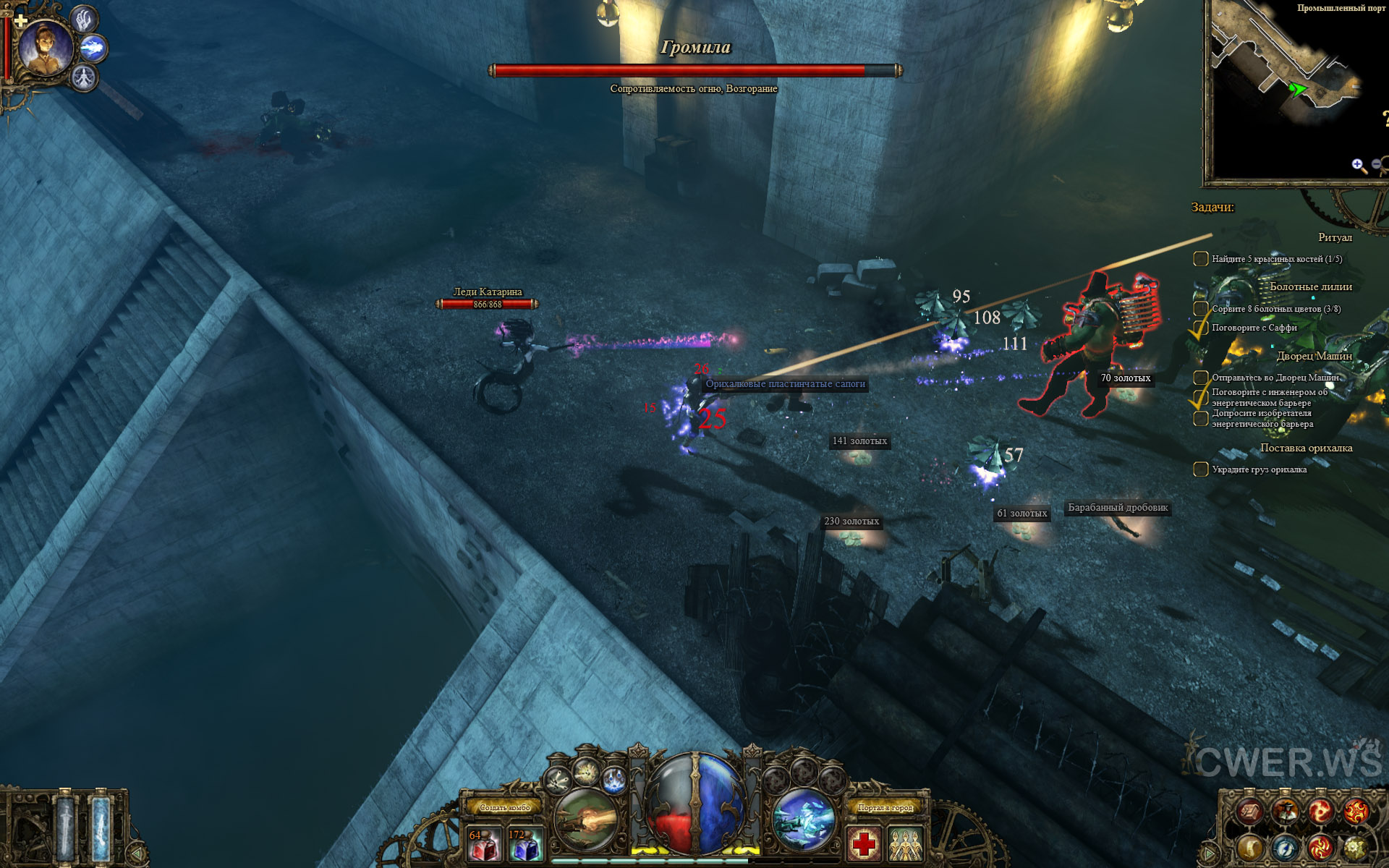Select Lady Katarina's companion portrait
Image resolution: width=1389 pixels, height=868 pixels.
click(x=46, y=48)
